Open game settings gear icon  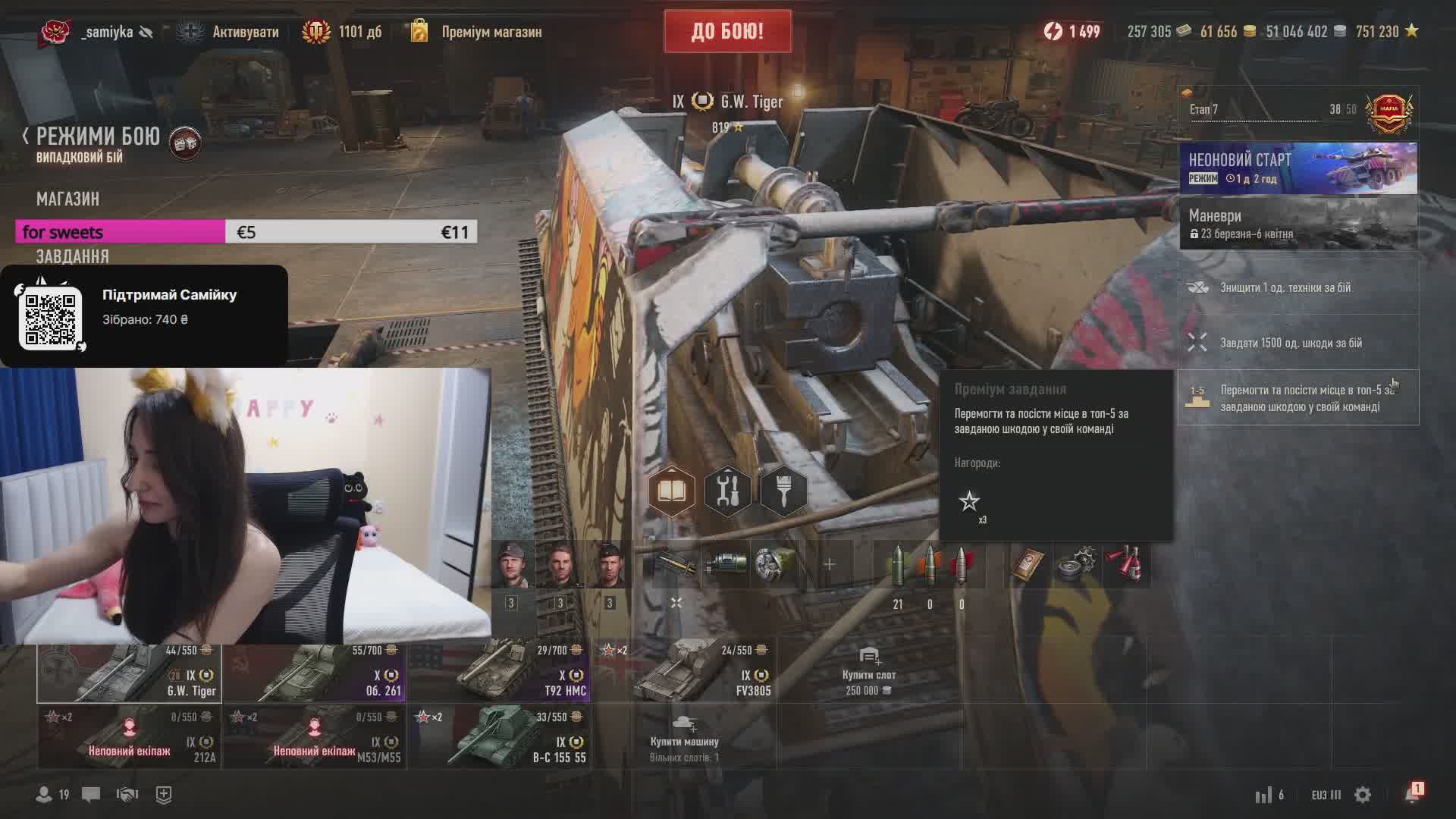(x=1363, y=795)
